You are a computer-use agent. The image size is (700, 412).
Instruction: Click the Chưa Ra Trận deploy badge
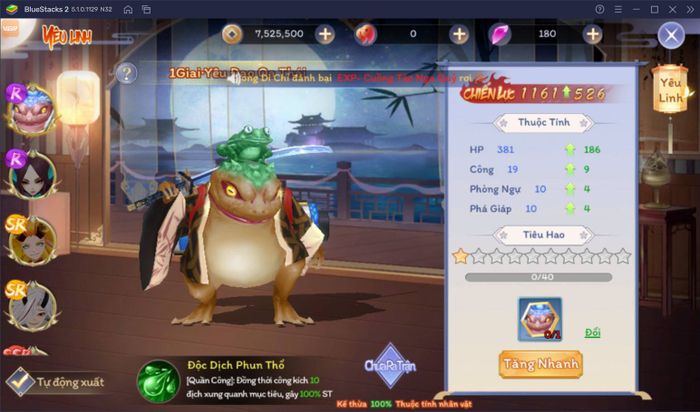(x=390, y=366)
